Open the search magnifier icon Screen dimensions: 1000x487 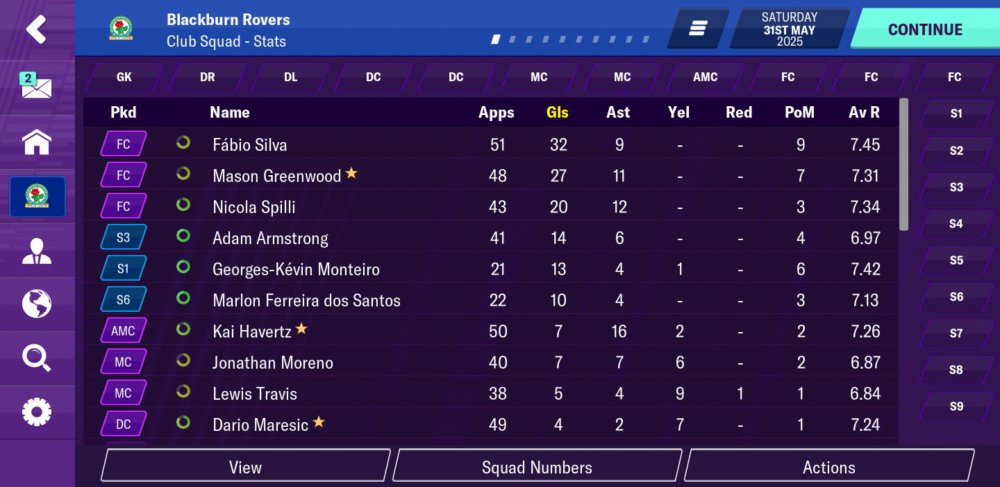(37, 357)
